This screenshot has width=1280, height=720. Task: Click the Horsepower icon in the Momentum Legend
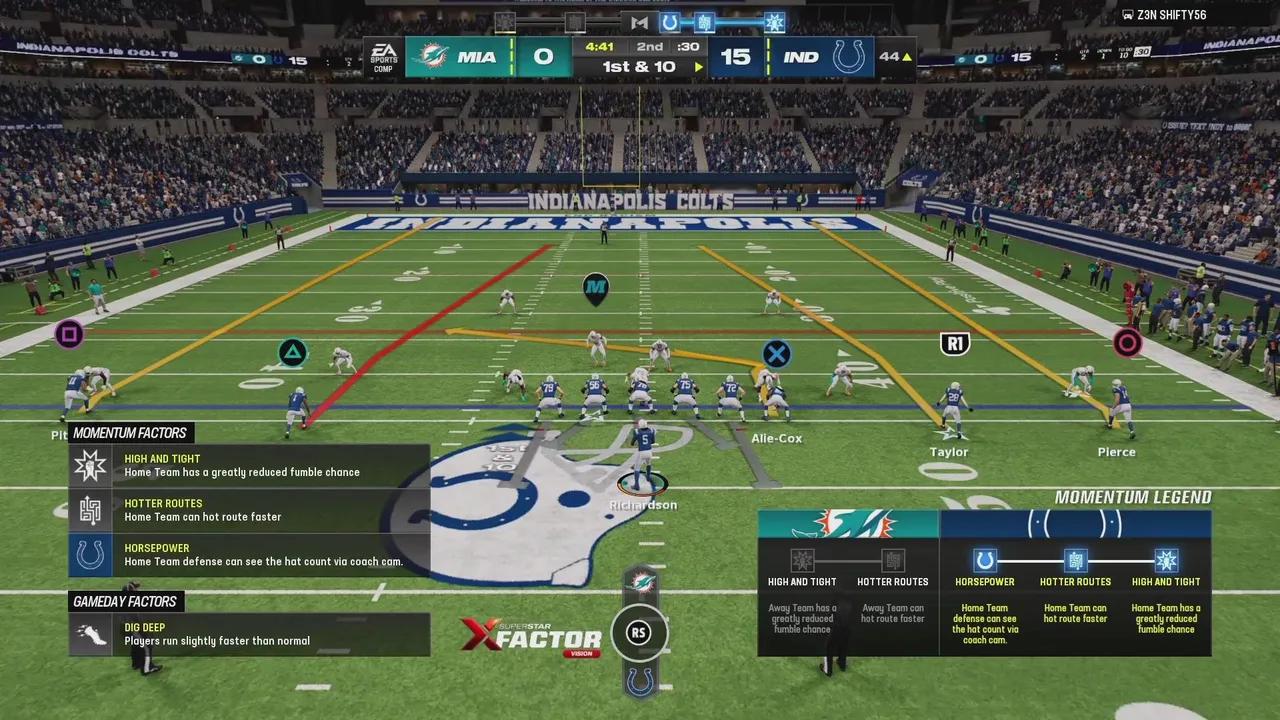985,560
